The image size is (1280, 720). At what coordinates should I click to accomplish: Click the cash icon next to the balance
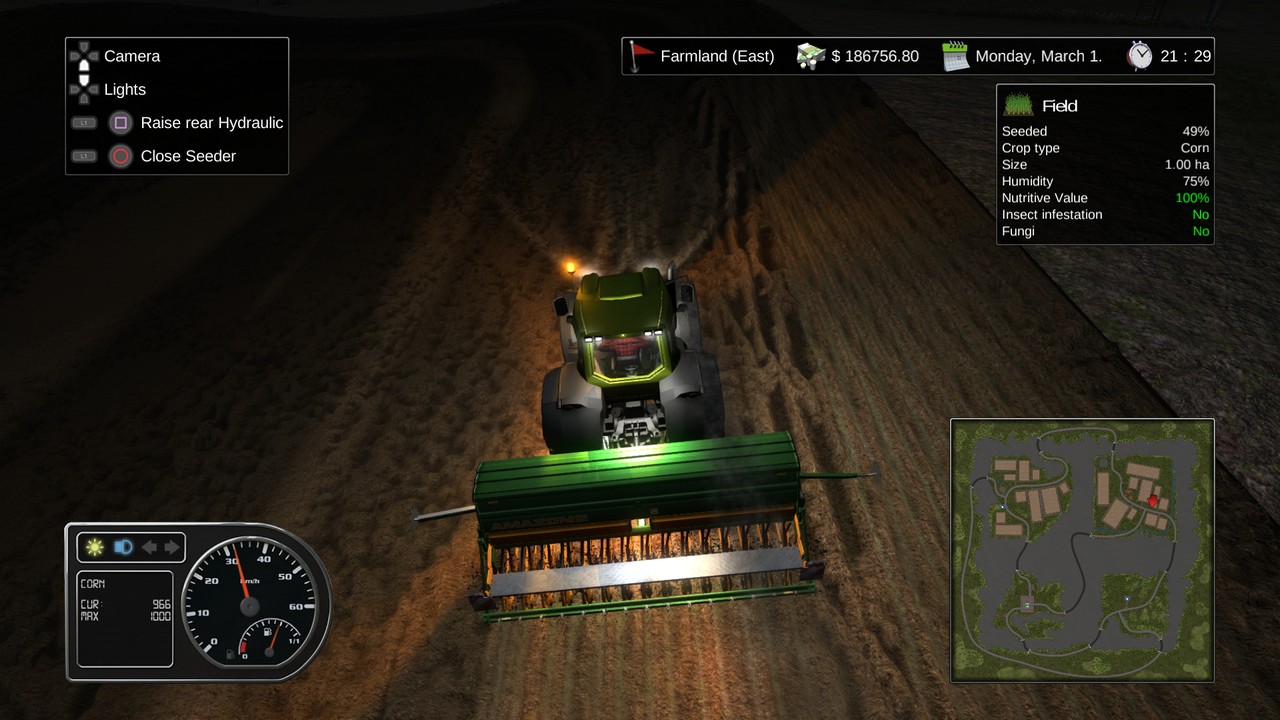tap(811, 56)
